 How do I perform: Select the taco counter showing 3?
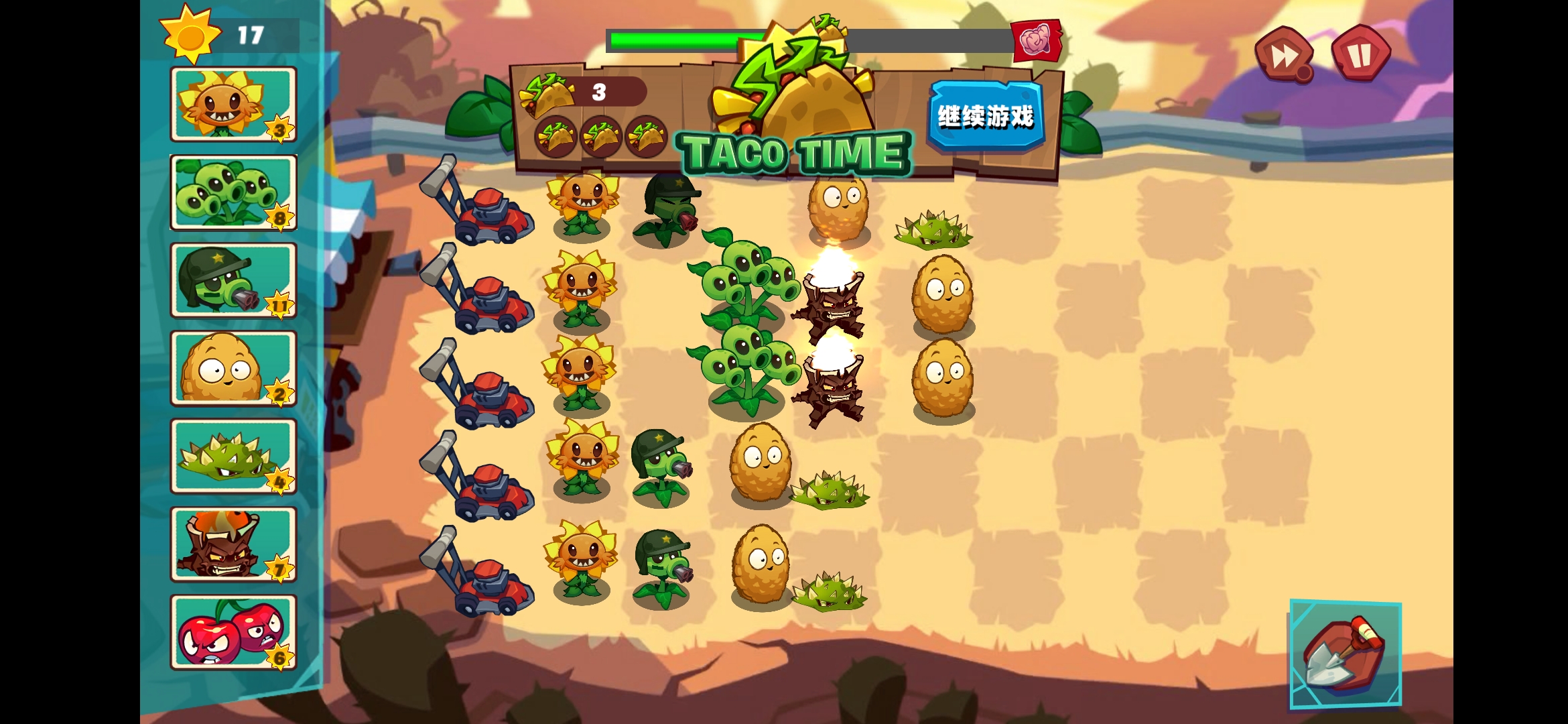pyautogui.click(x=600, y=92)
